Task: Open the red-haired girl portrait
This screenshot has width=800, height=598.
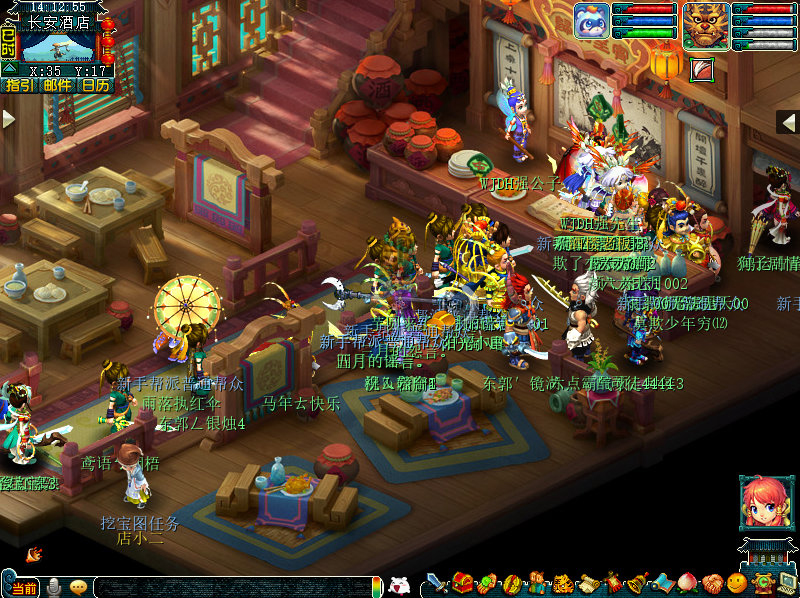Action: (x=762, y=501)
